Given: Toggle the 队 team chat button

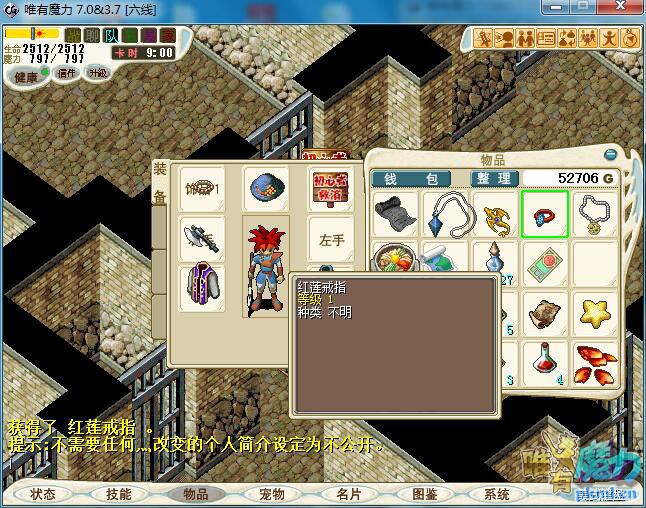Looking at the screenshot, I should pos(113,35).
